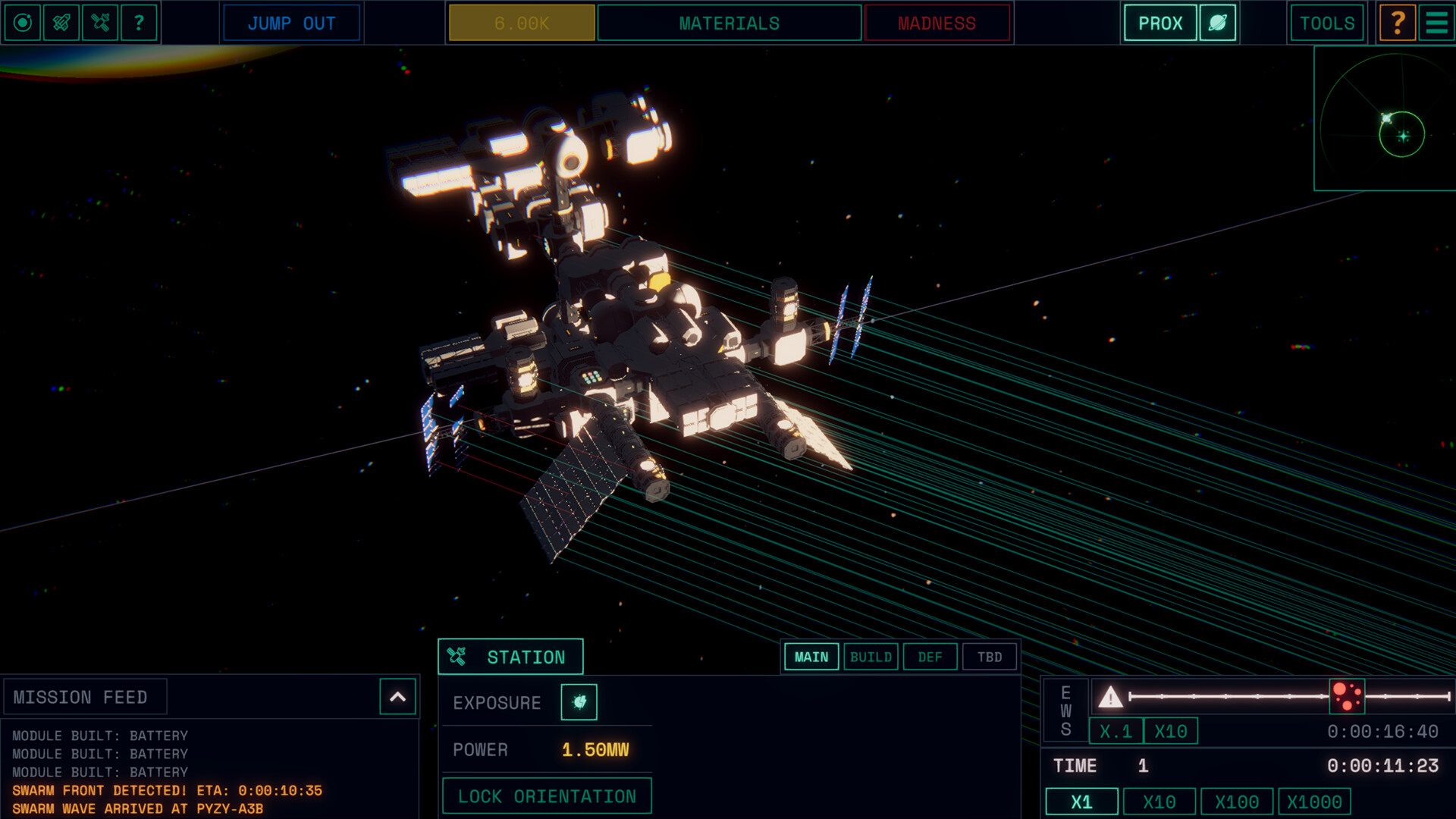Toggle PROX mode
Screen dimensions: 1456x819
click(x=1159, y=23)
